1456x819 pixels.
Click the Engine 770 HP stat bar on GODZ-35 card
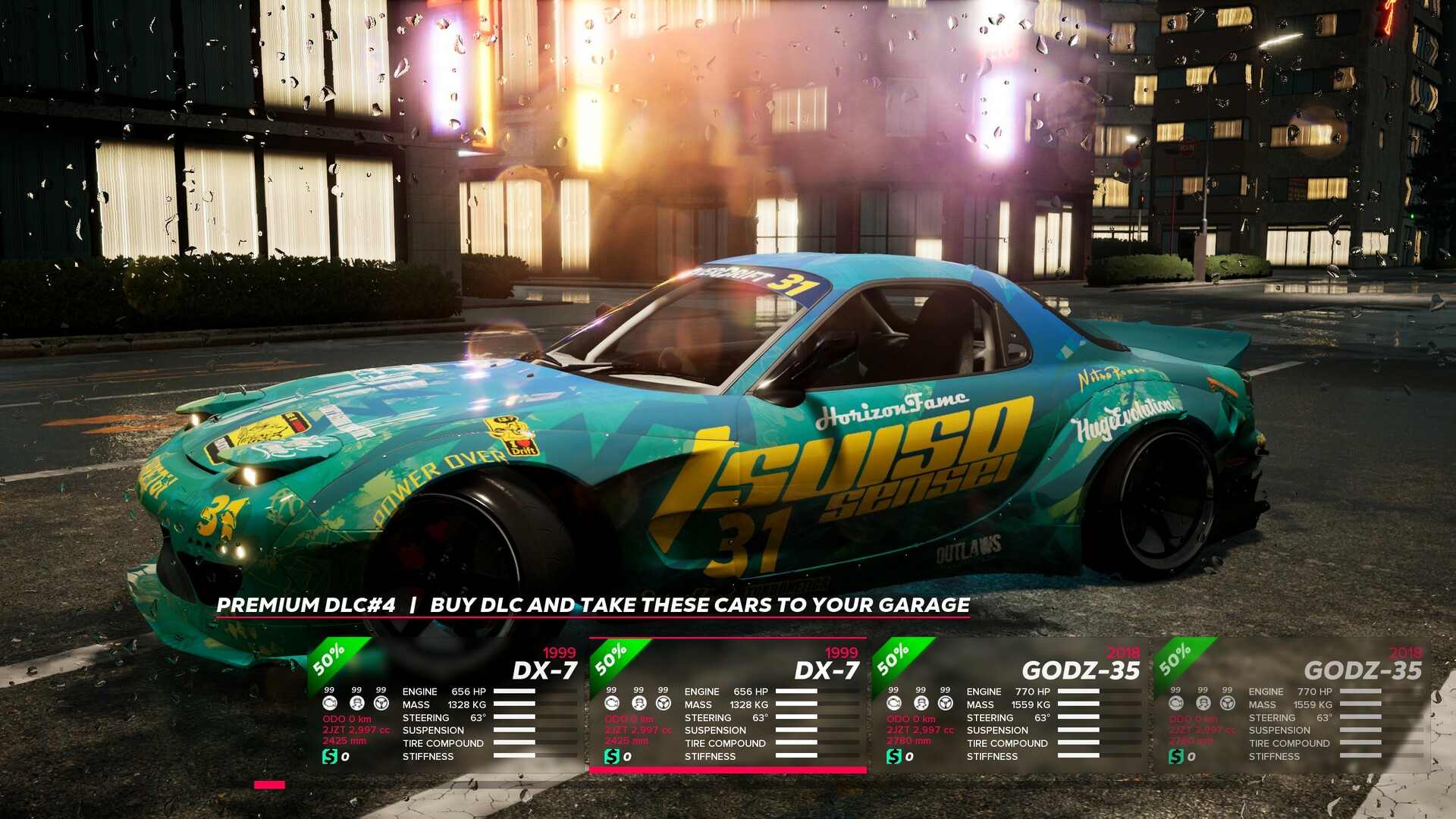[1078, 692]
